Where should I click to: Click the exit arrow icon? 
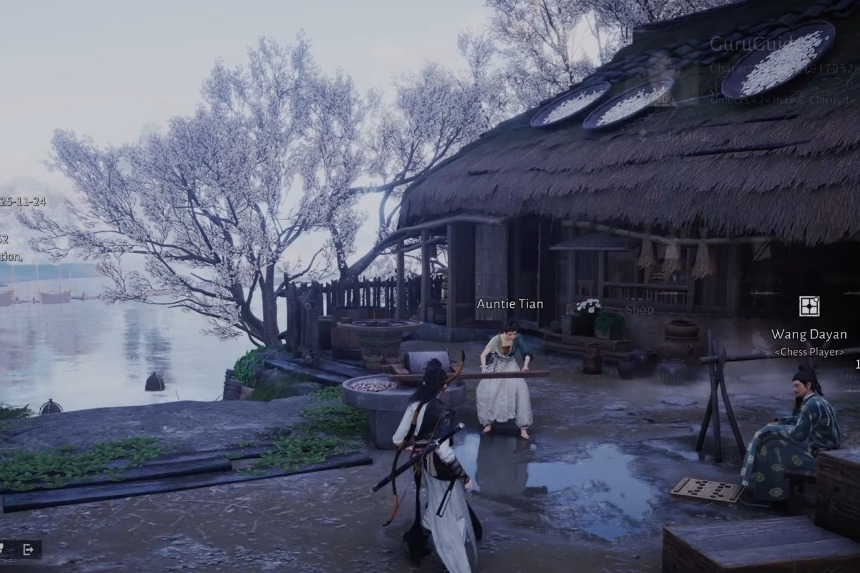click(x=28, y=549)
